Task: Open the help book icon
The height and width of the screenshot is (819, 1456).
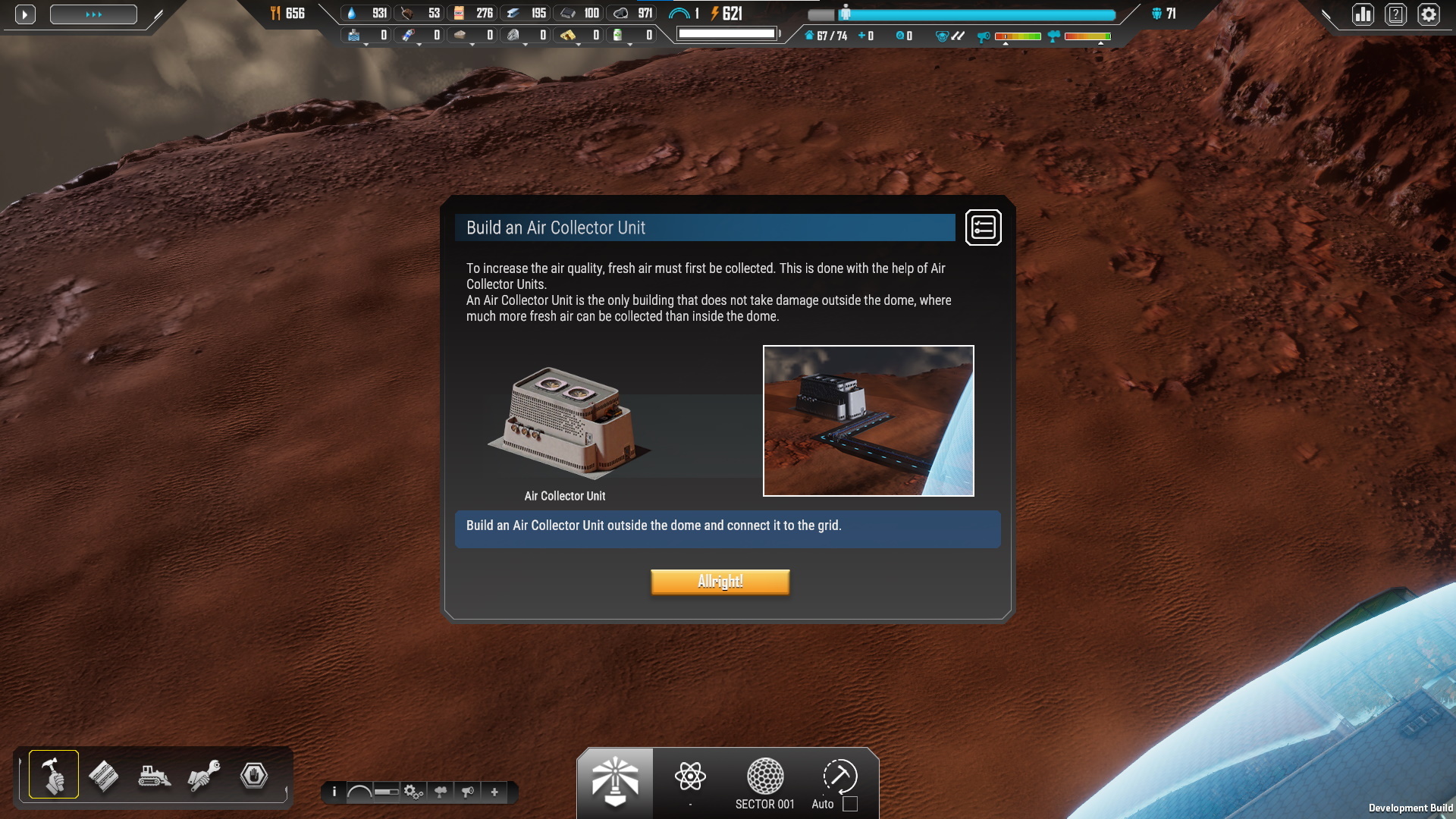Action: tap(1395, 14)
